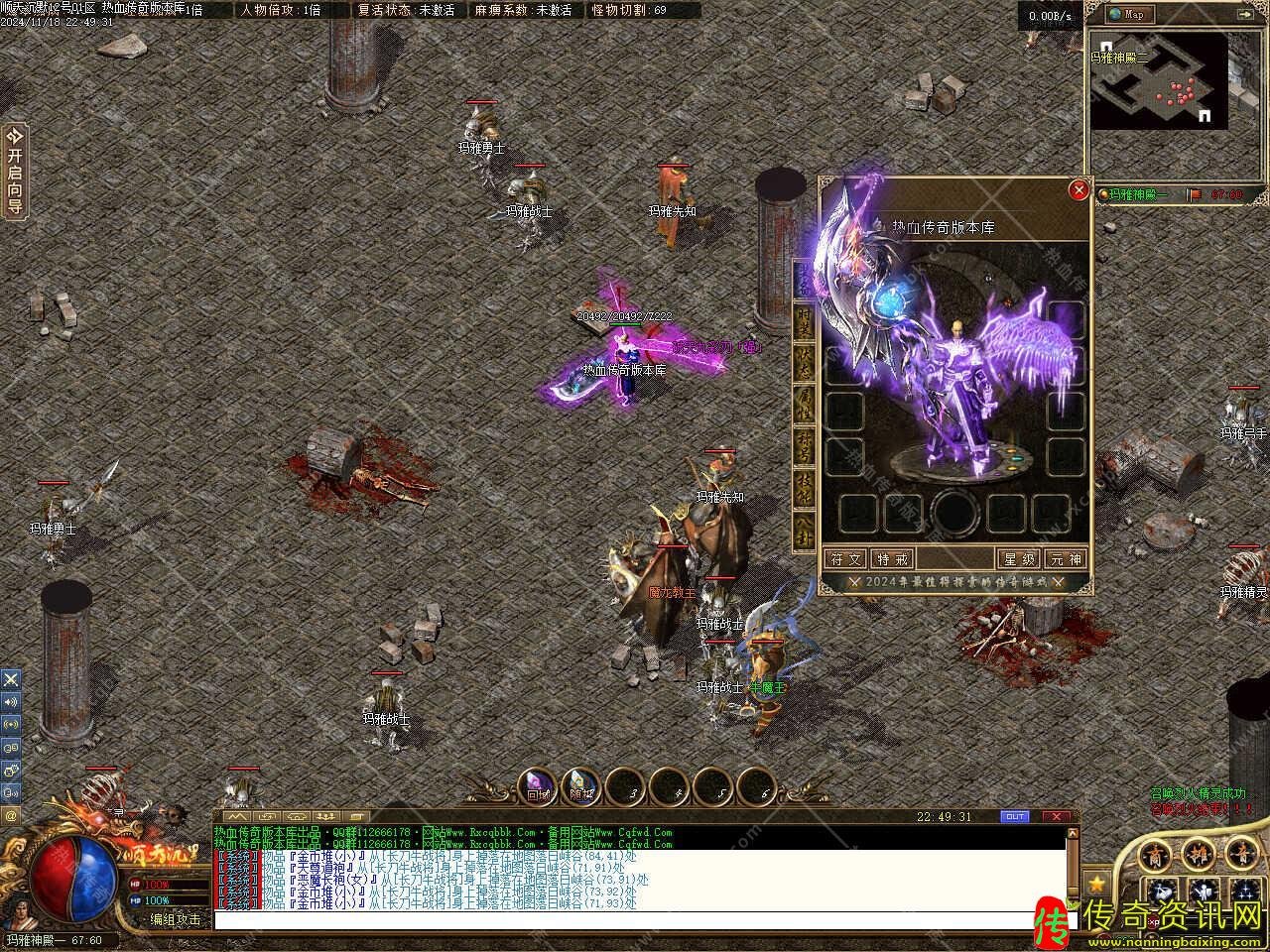
Task: Open the 八卦 bagua tab
Action: (x=804, y=528)
